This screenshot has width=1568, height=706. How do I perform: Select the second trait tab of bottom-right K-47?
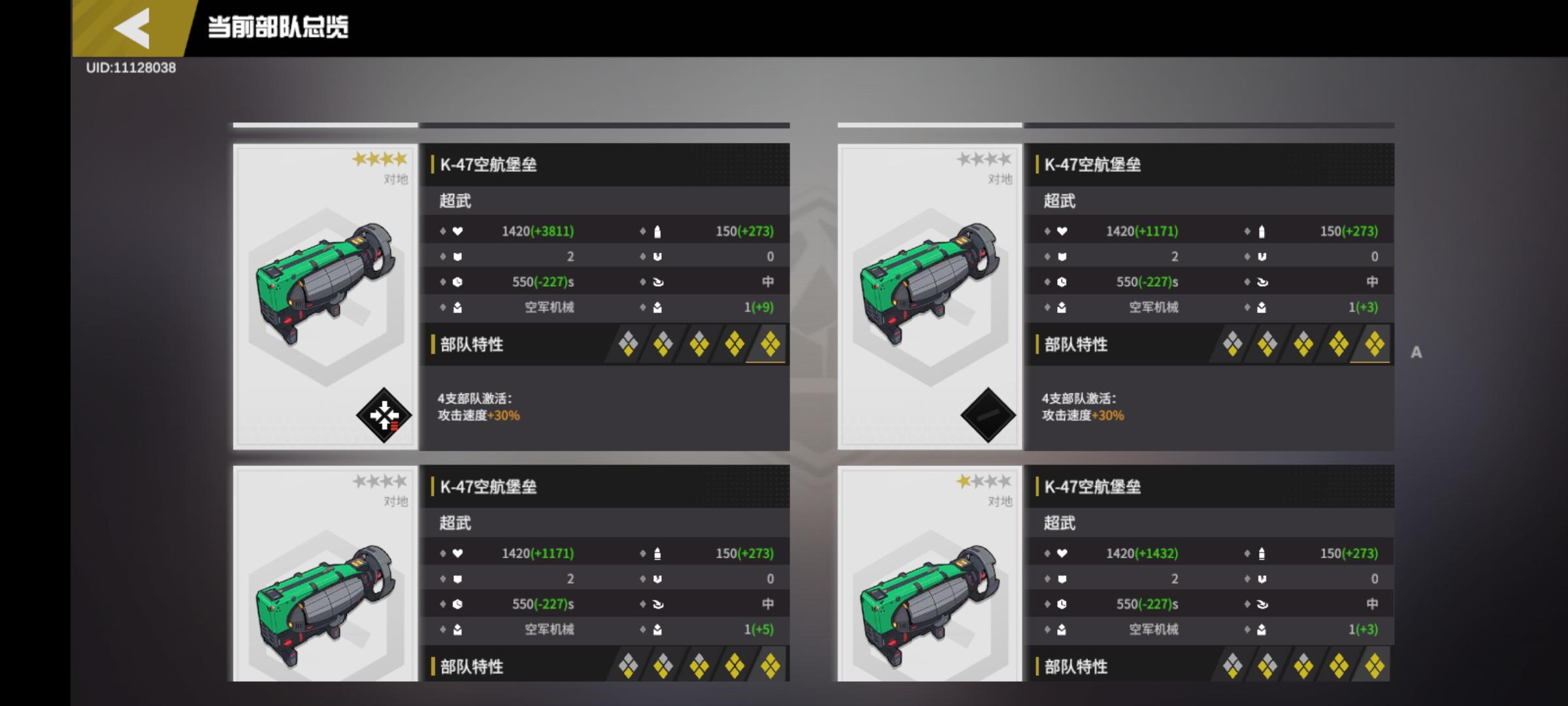click(x=1268, y=667)
